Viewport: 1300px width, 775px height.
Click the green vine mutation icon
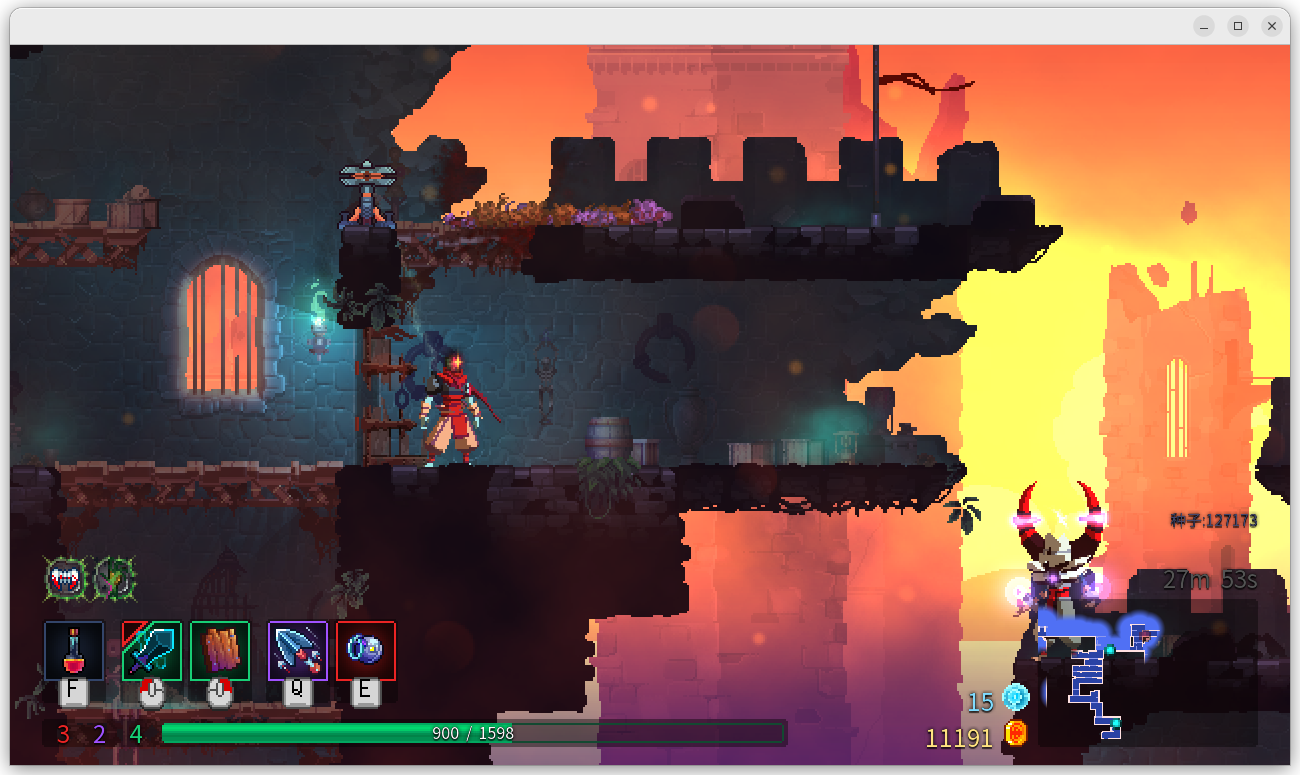[115, 579]
